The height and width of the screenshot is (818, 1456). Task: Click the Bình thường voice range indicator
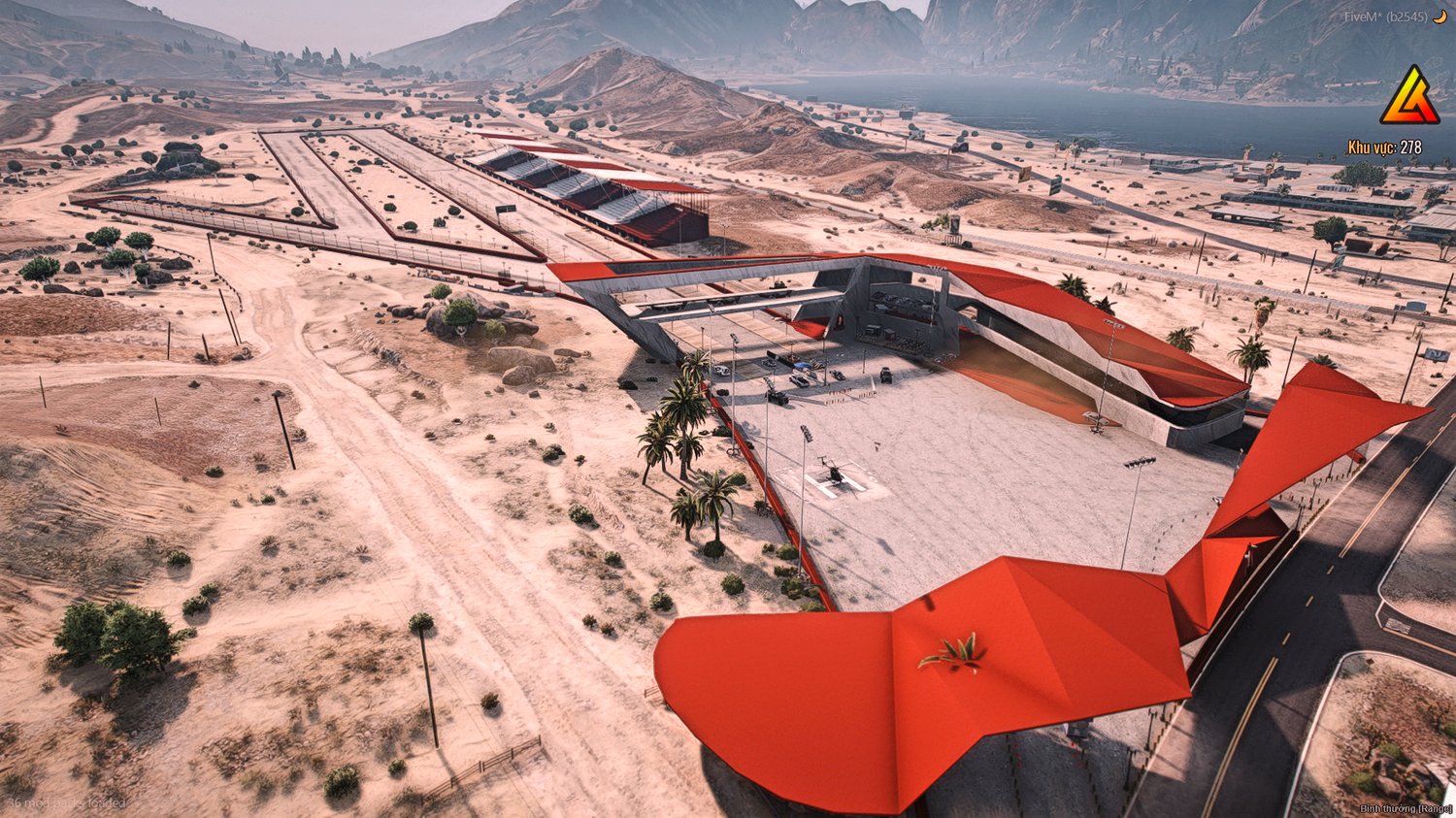(x=1405, y=808)
